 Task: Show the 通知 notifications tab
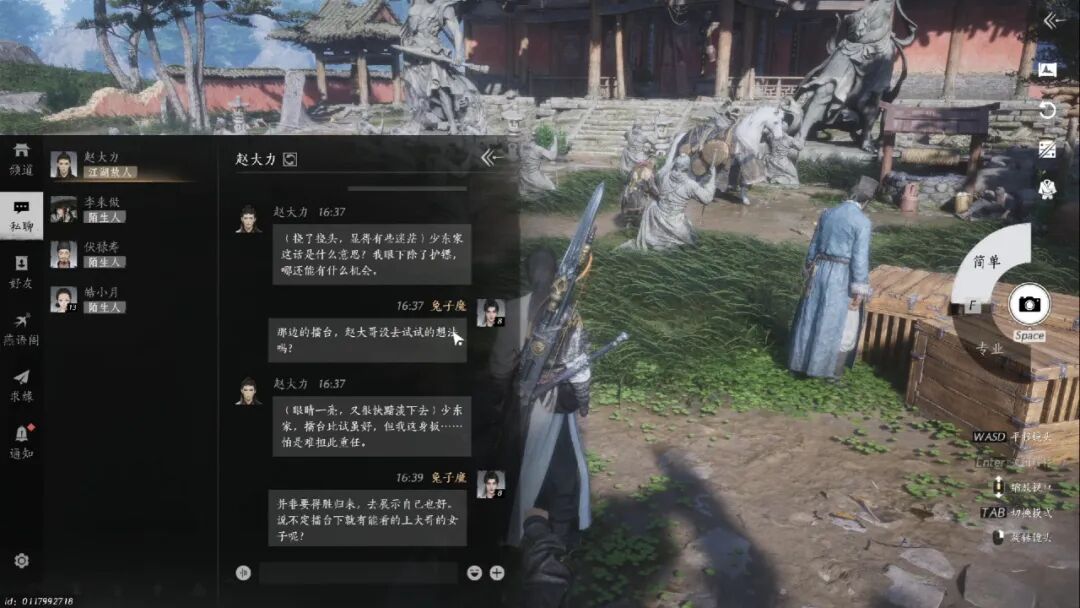point(21,441)
